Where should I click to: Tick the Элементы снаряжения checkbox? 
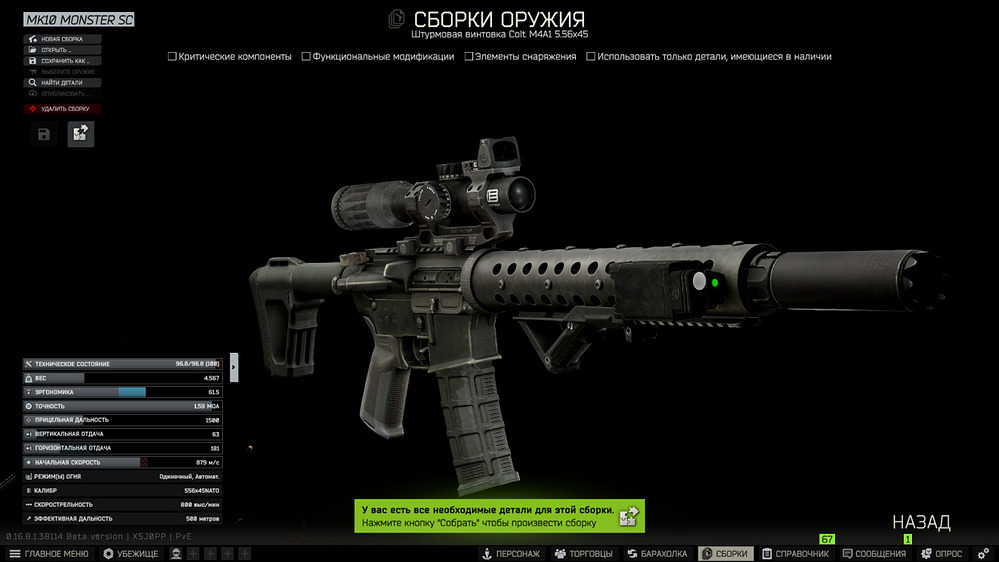coord(469,57)
